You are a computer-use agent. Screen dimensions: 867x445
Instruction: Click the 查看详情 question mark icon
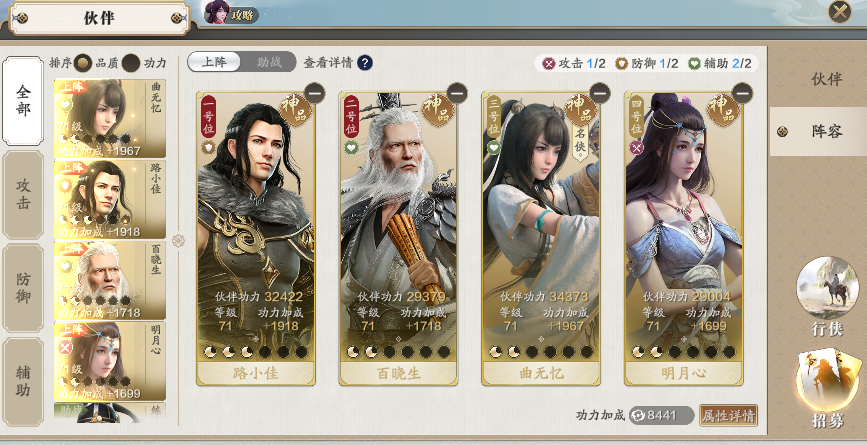(x=365, y=63)
